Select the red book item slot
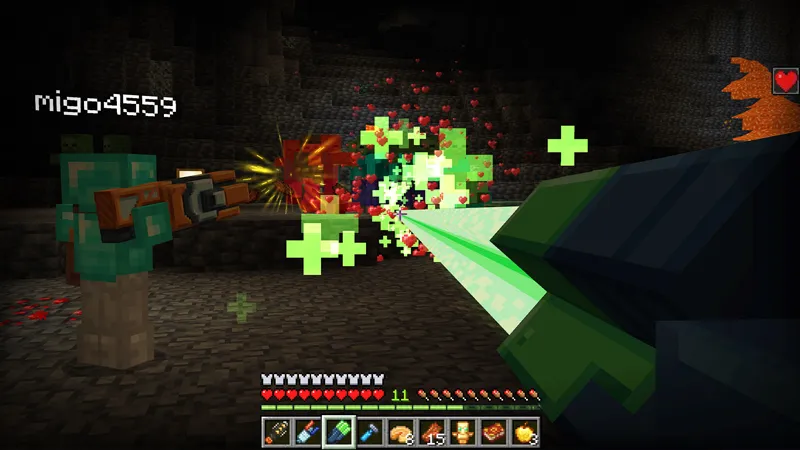Image resolution: width=800 pixels, height=450 pixels. [x=493, y=431]
